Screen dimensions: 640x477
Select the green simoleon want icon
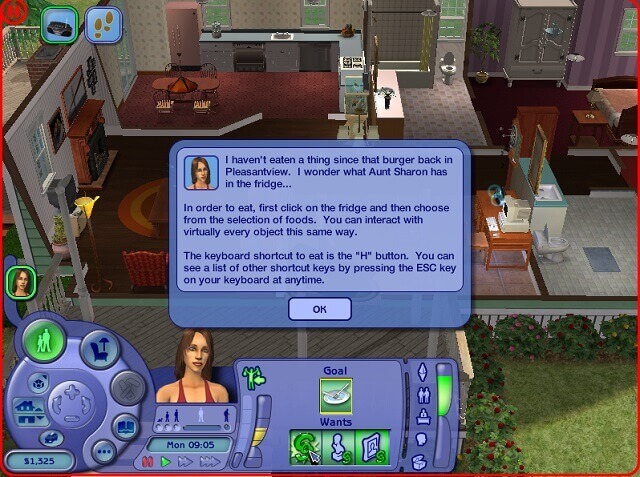pos(304,445)
